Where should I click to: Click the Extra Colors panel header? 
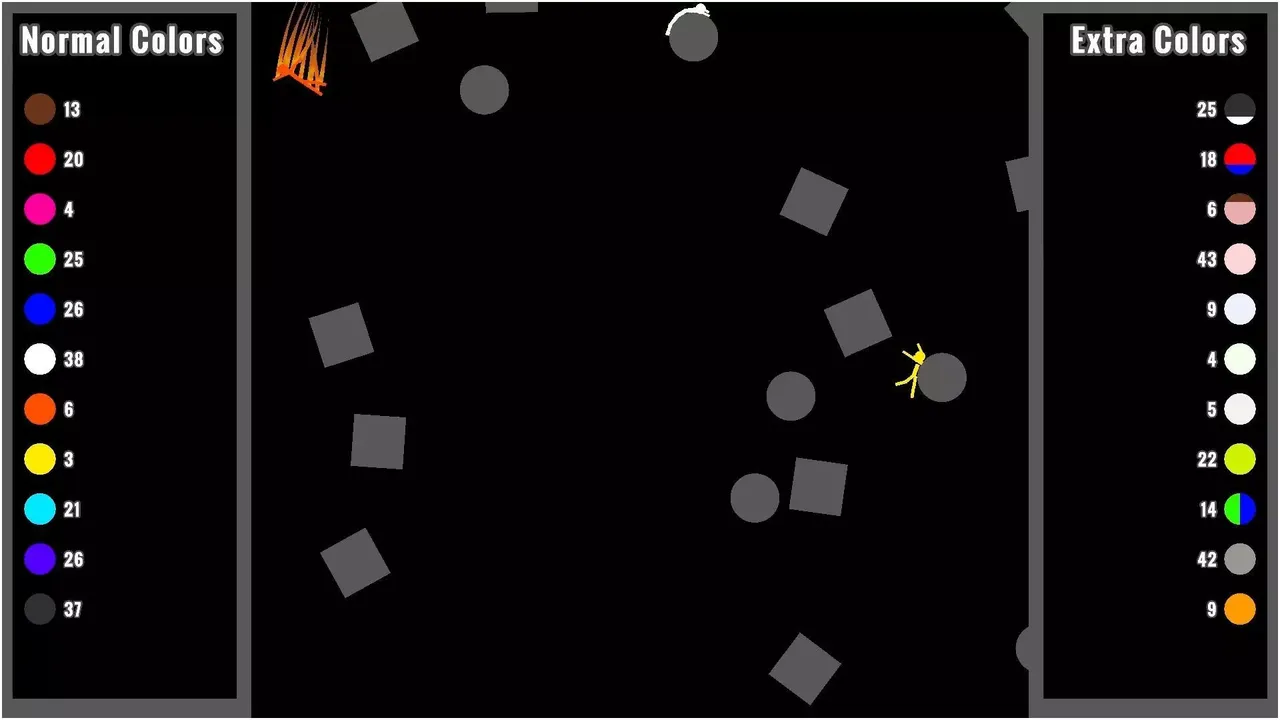coord(1156,42)
